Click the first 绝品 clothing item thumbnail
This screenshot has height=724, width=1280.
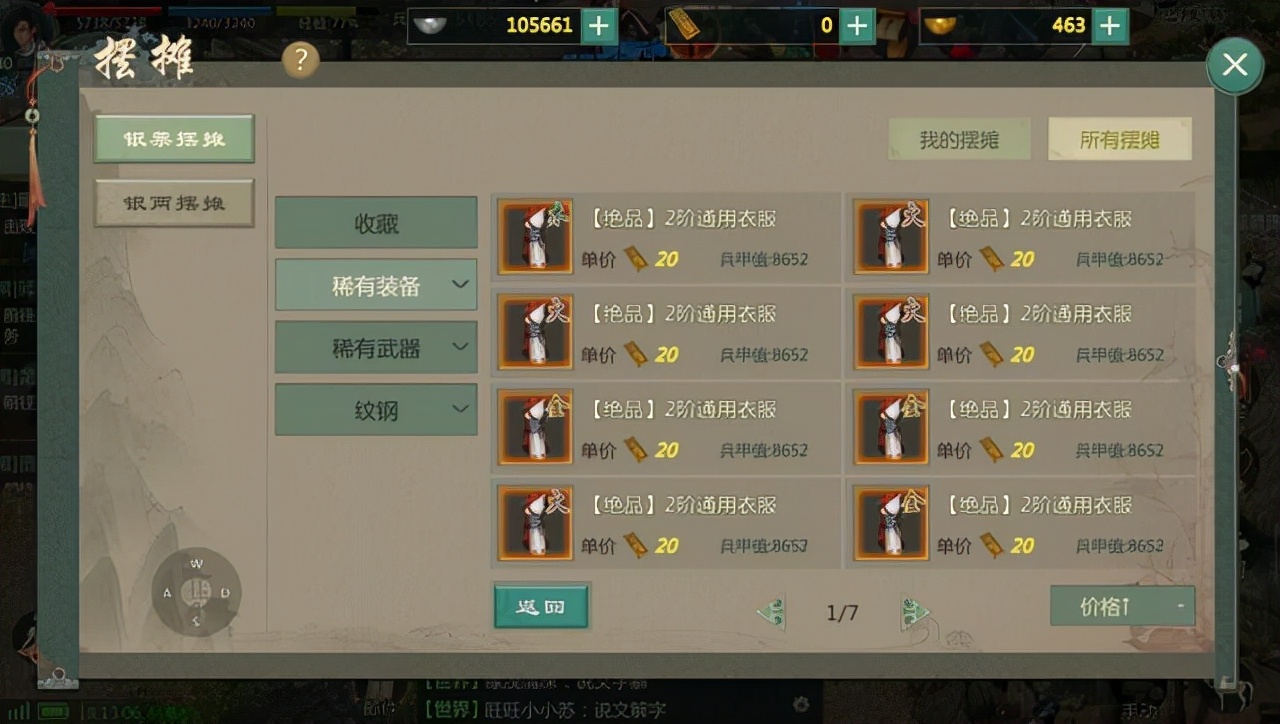(x=535, y=237)
